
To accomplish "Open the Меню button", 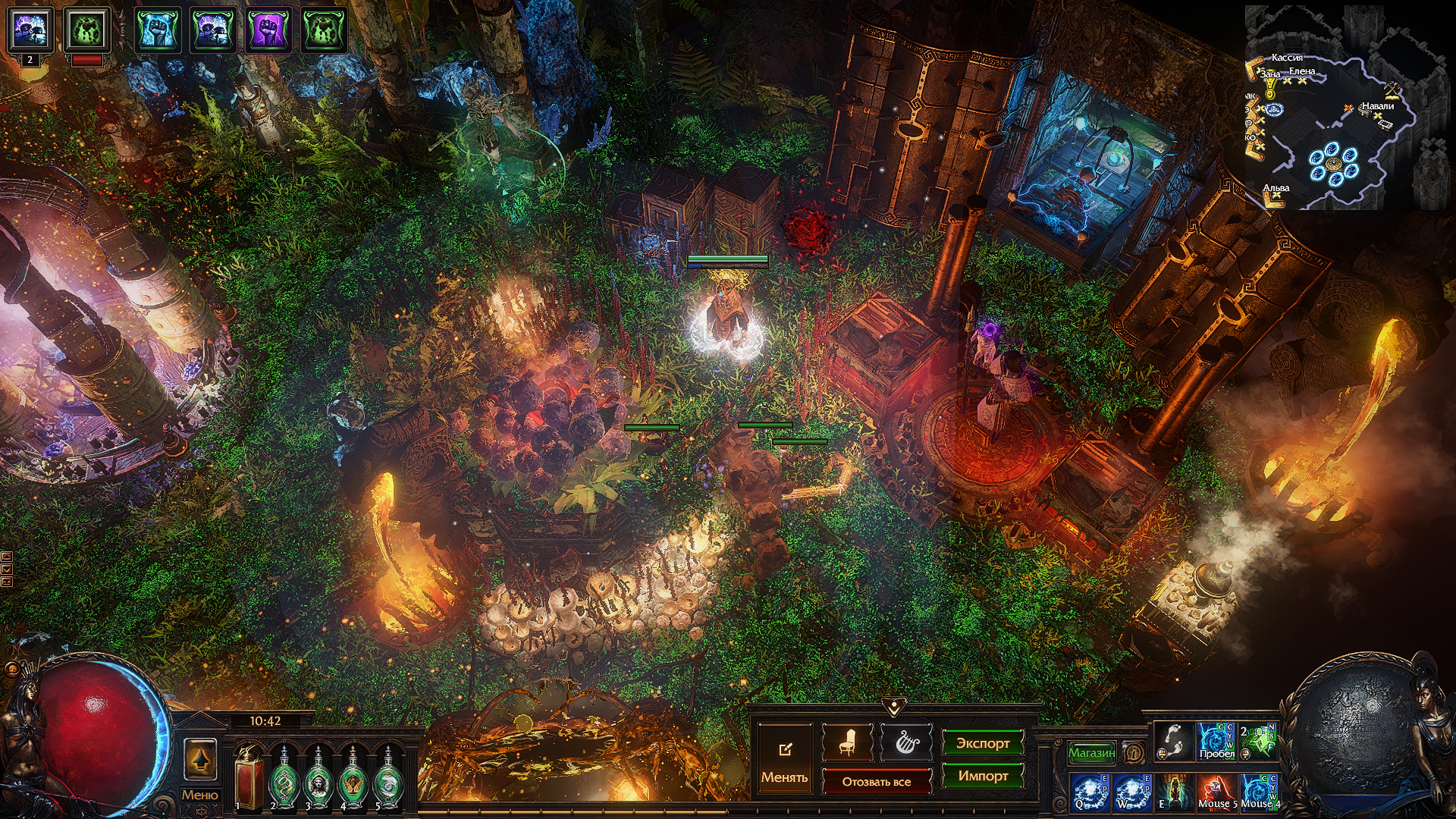I will coord(199,795).
